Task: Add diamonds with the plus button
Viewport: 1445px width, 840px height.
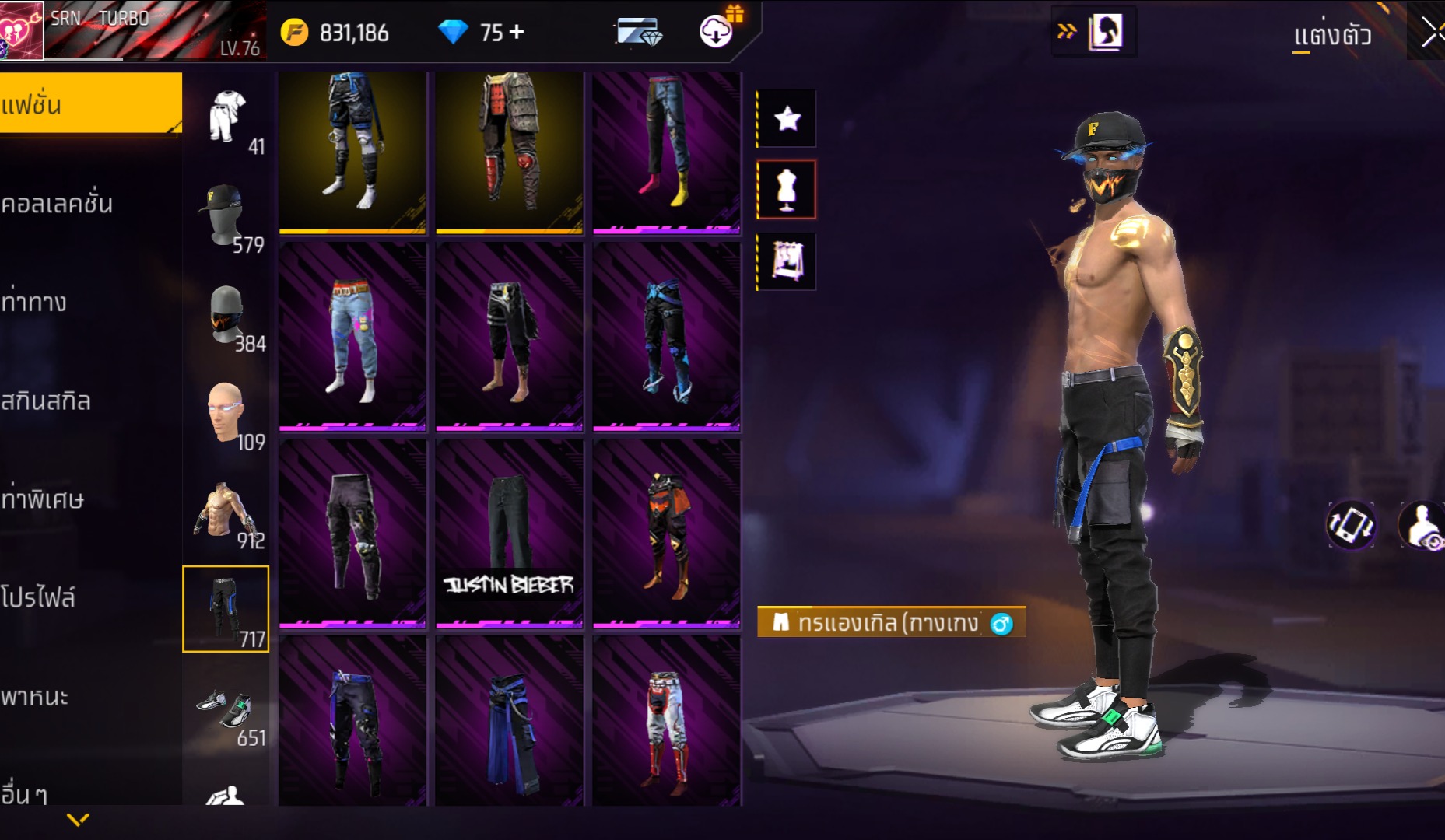Action: coord(517,32)
